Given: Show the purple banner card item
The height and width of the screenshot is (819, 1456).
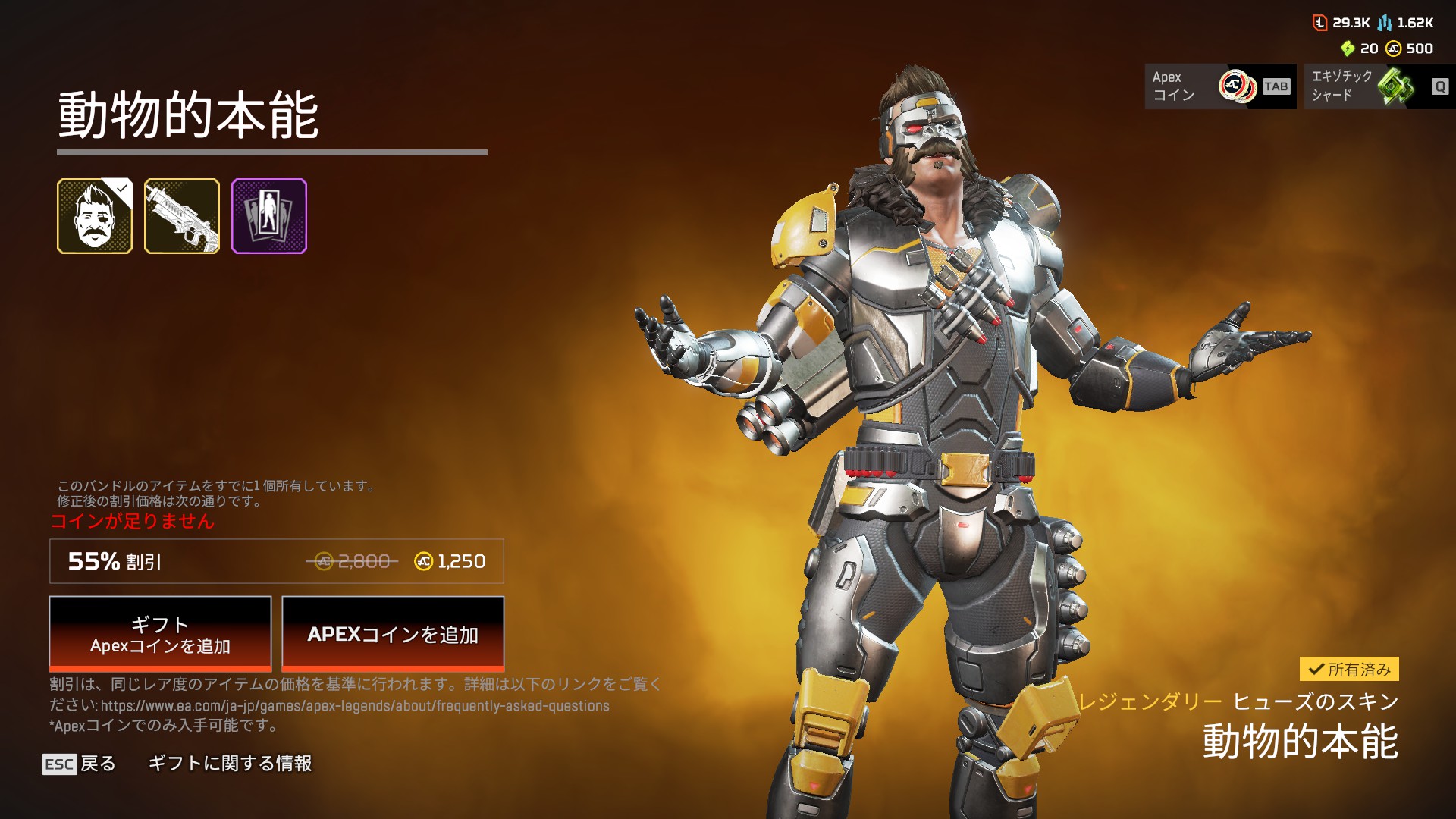Looking at the screenshot, I should 269,216.
